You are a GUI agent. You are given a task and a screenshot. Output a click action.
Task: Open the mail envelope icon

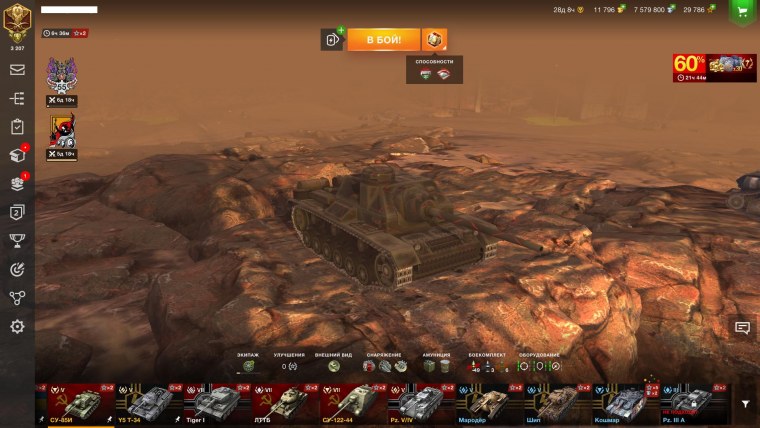17,70
